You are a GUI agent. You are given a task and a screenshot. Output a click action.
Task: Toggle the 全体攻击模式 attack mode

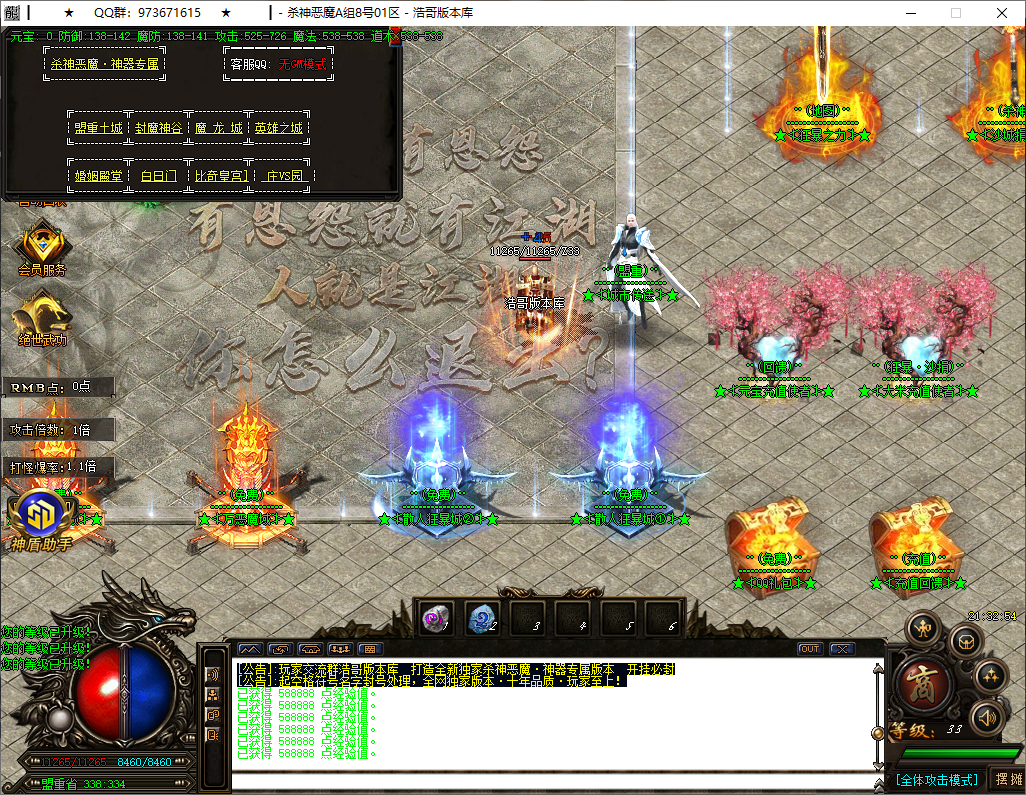[936, 779]
